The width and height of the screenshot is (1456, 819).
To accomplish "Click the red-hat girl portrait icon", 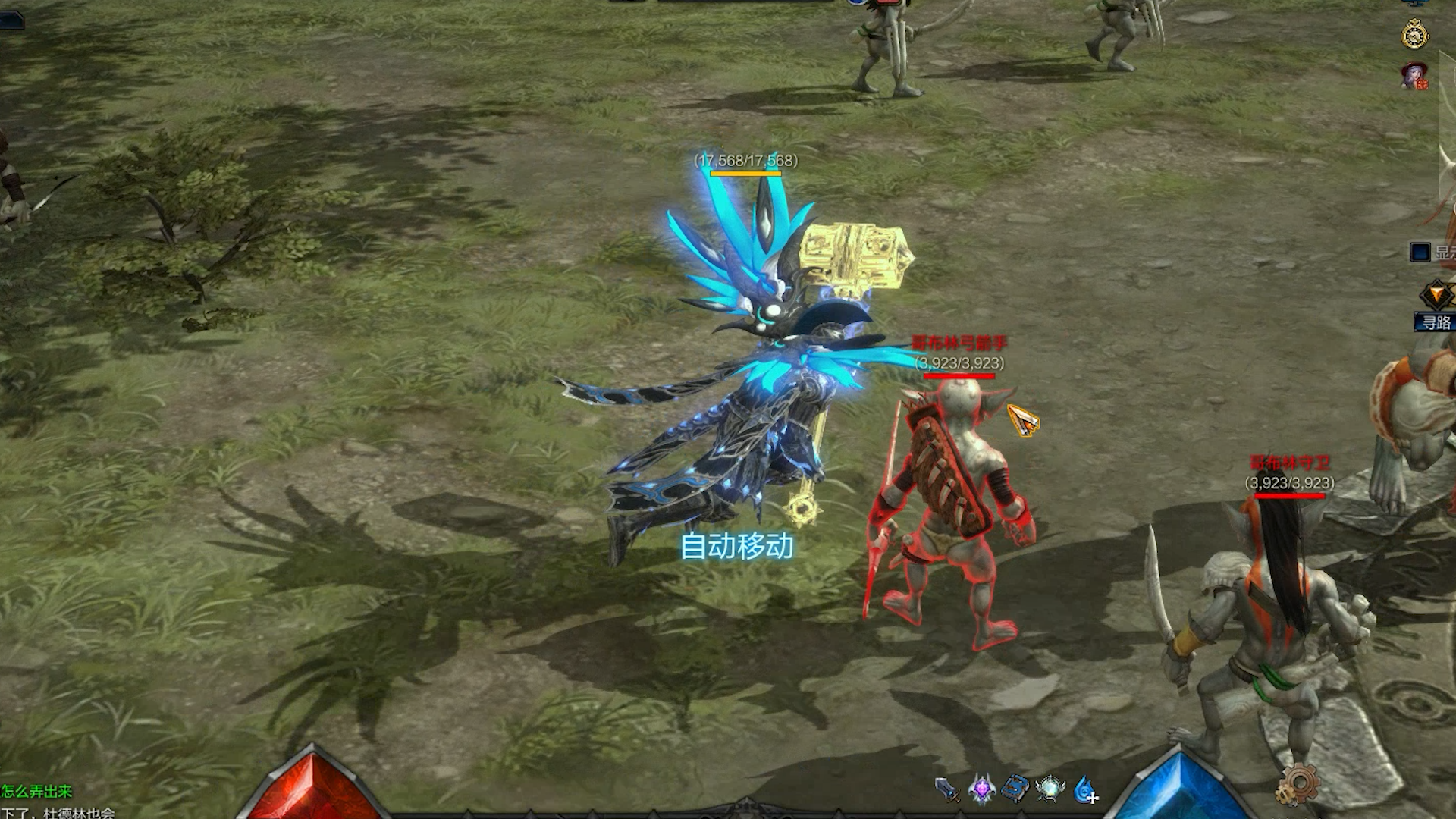I will tap(1414, 76).
